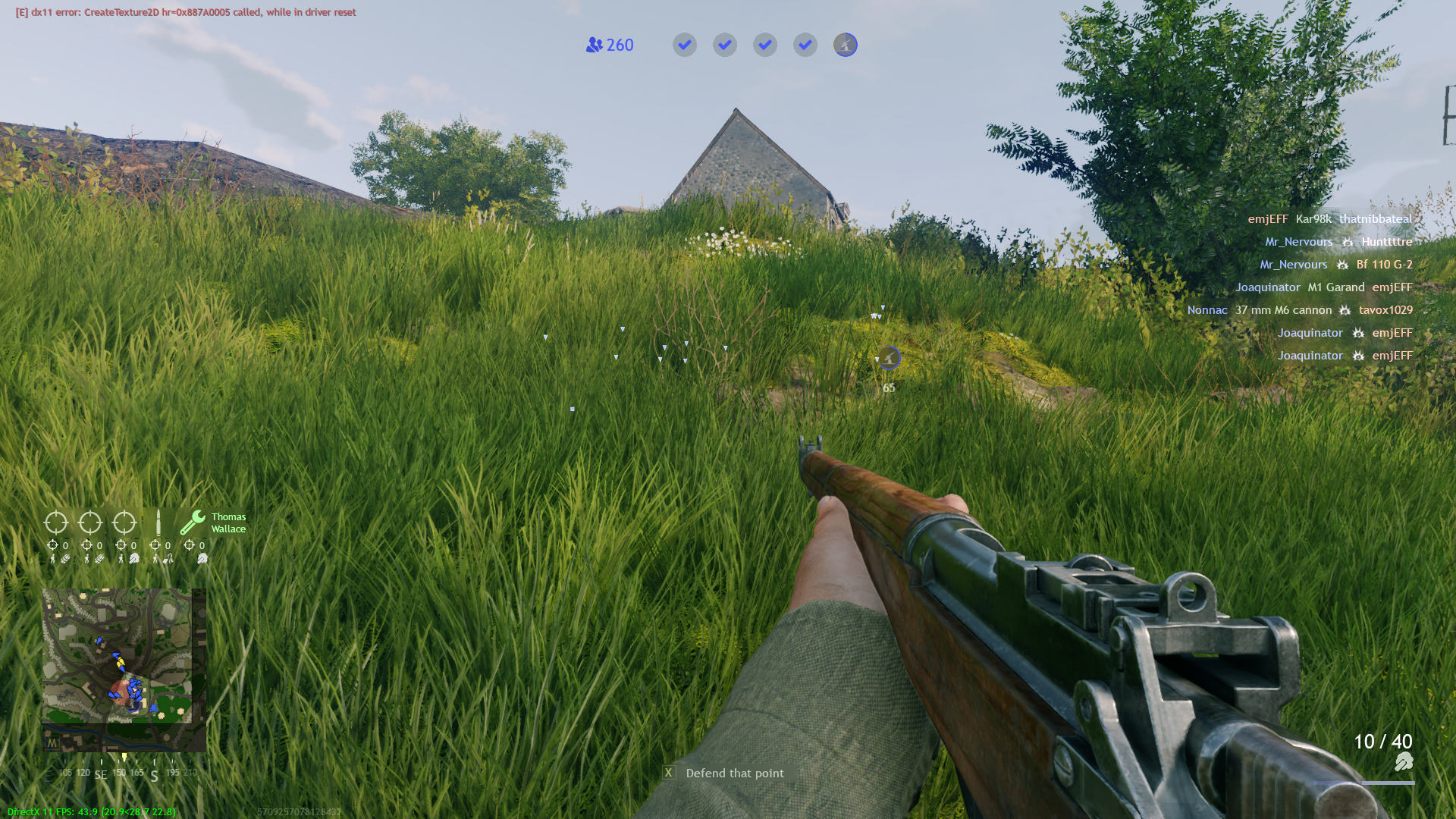The image size is (1456, 819).
Task: Toggle the second objective checkmark circle
Action: pos(724,45)
